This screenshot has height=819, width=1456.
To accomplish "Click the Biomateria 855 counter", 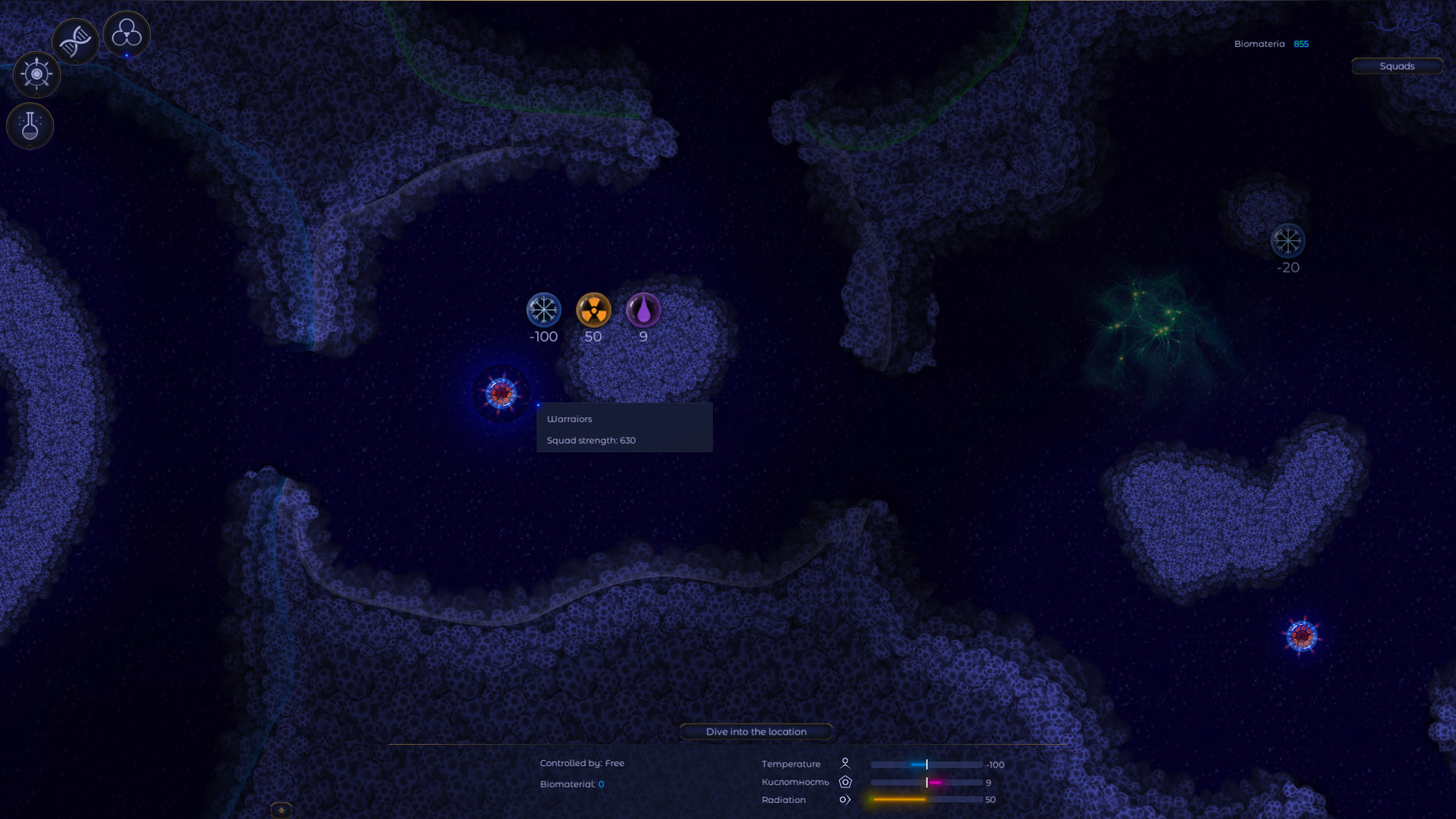I will (1272, 43).
